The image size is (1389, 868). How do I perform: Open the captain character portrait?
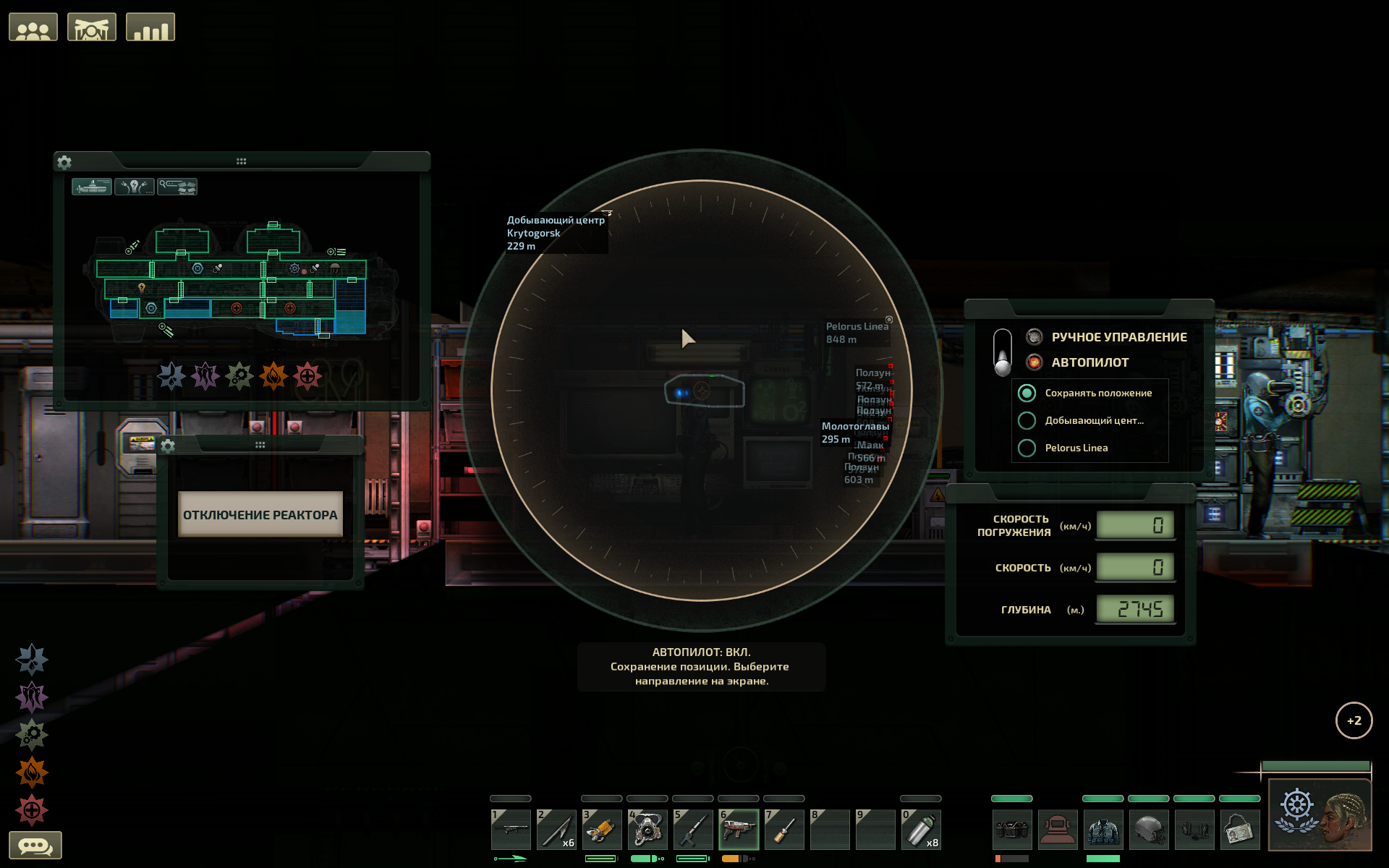point(1320,815)
